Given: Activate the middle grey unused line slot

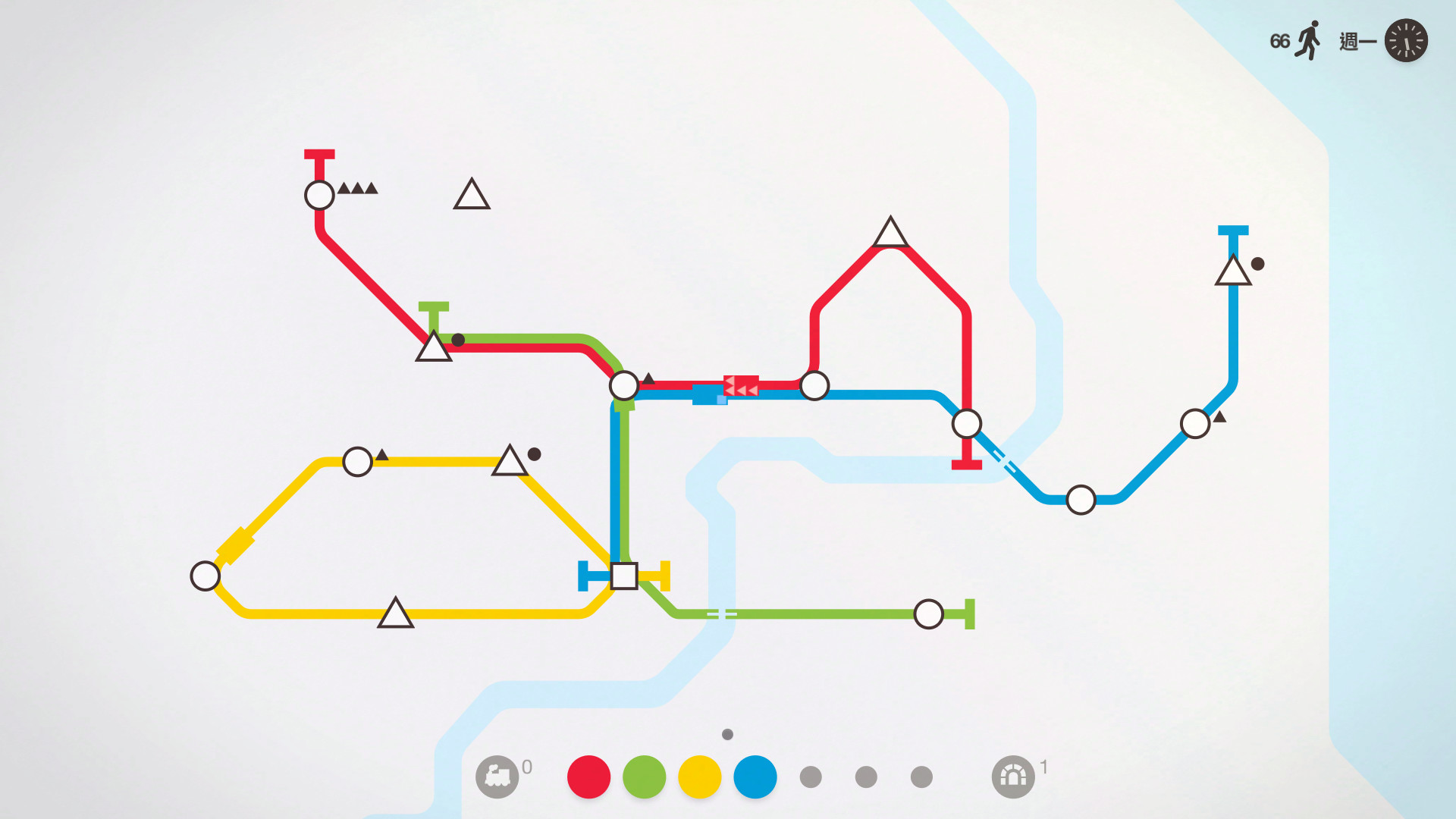Looking at the screenshot, I should [866, 775].
